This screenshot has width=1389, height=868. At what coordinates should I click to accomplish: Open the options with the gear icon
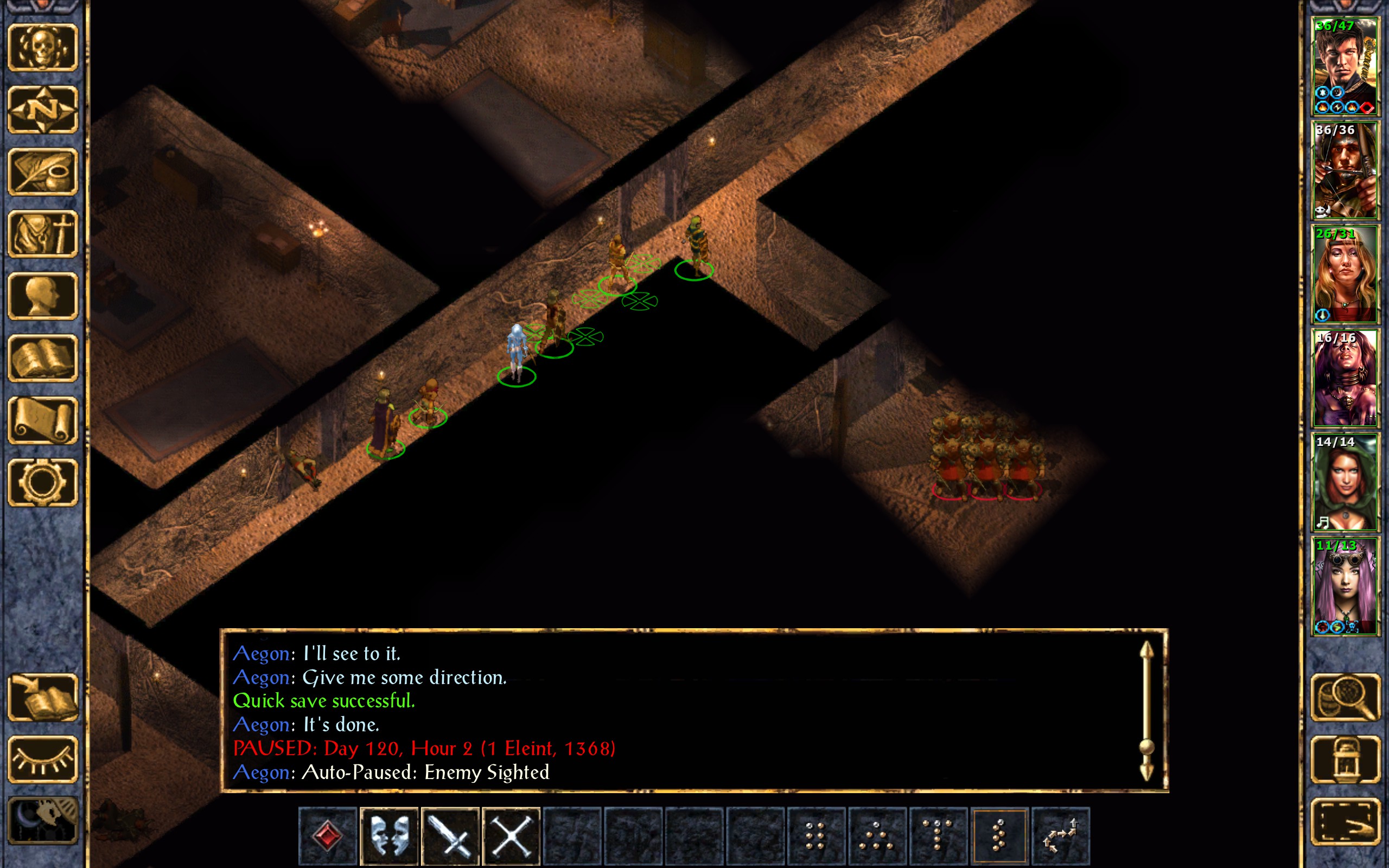tap(43, 482)
